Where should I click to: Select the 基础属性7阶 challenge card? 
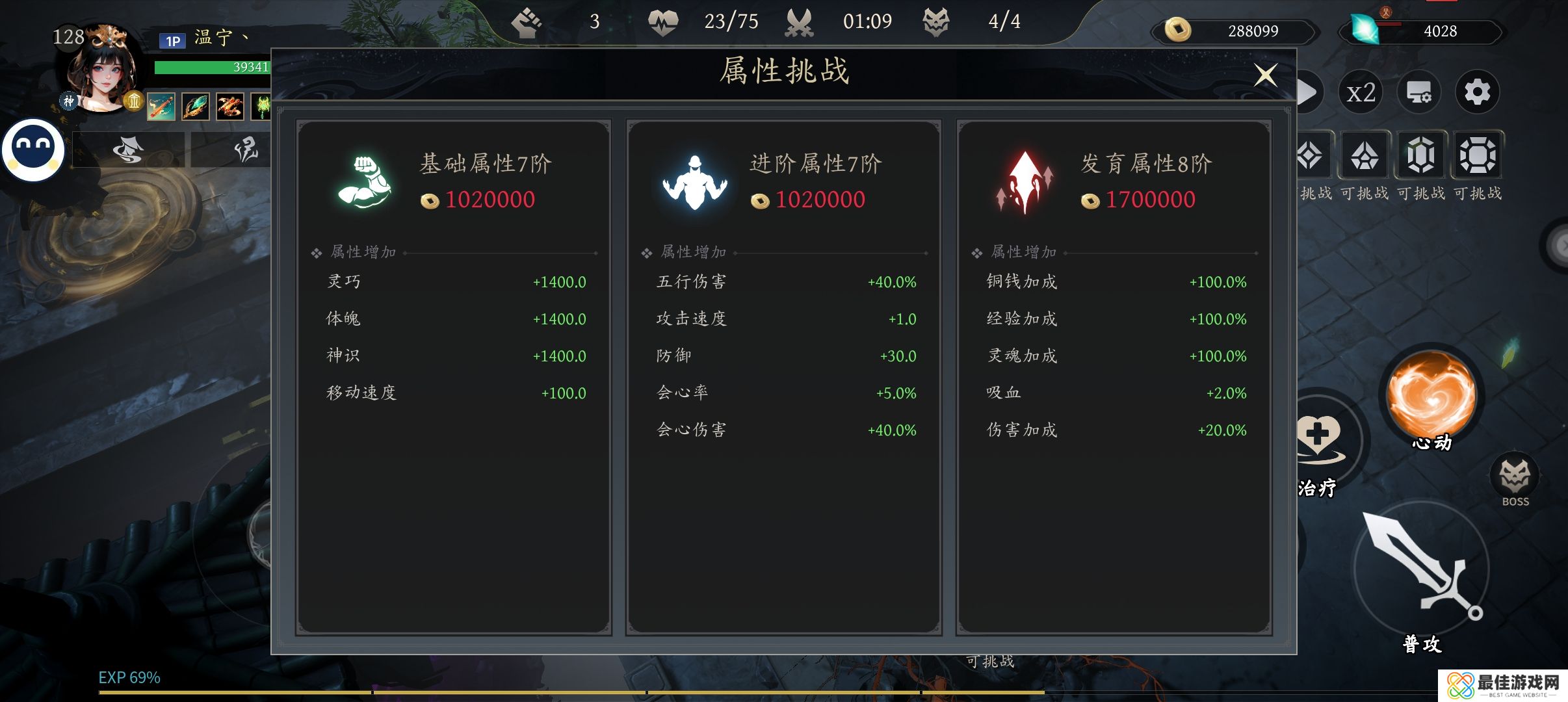(x=454, y=377)
